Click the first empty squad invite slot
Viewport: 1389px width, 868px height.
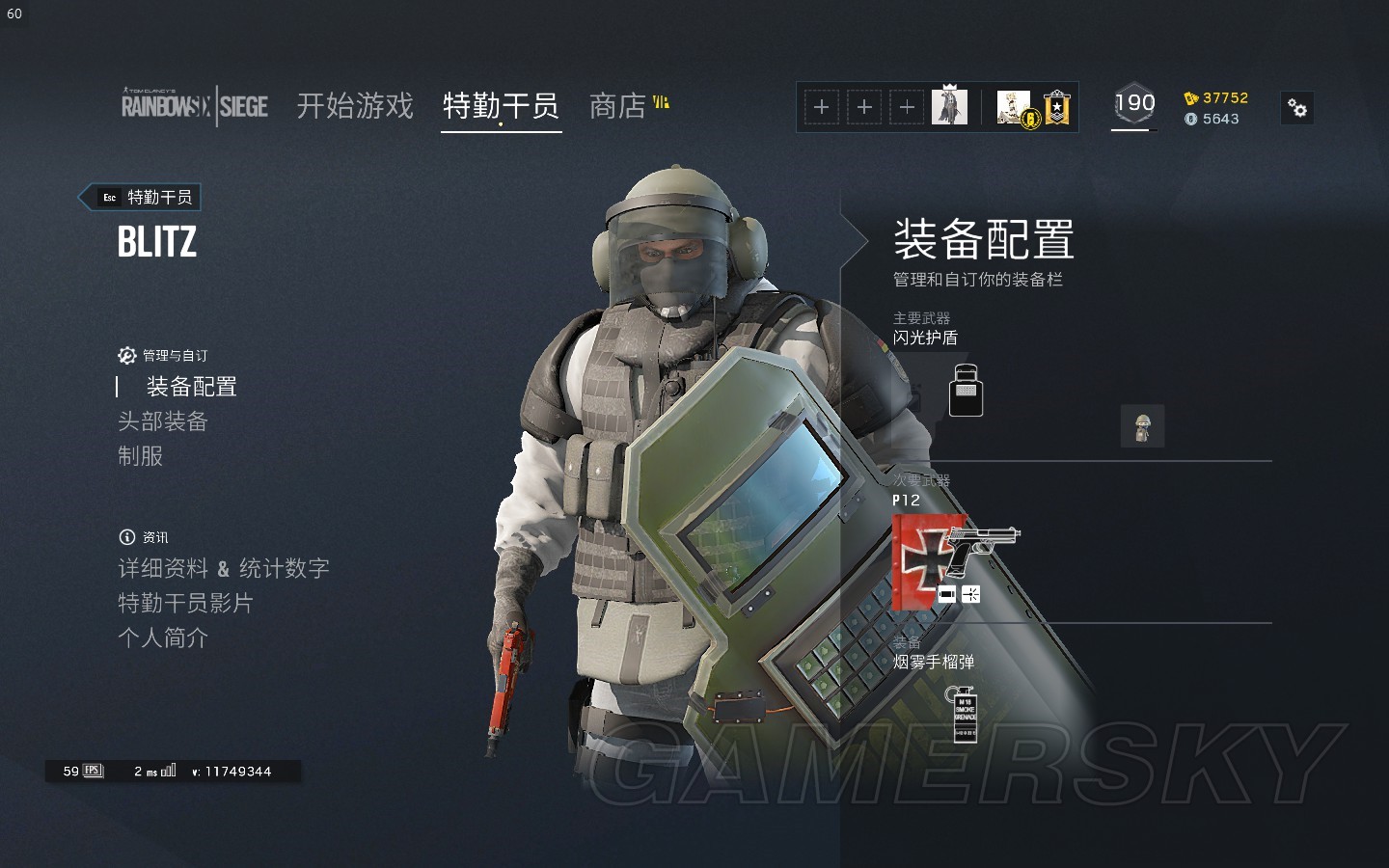[821, 107]
